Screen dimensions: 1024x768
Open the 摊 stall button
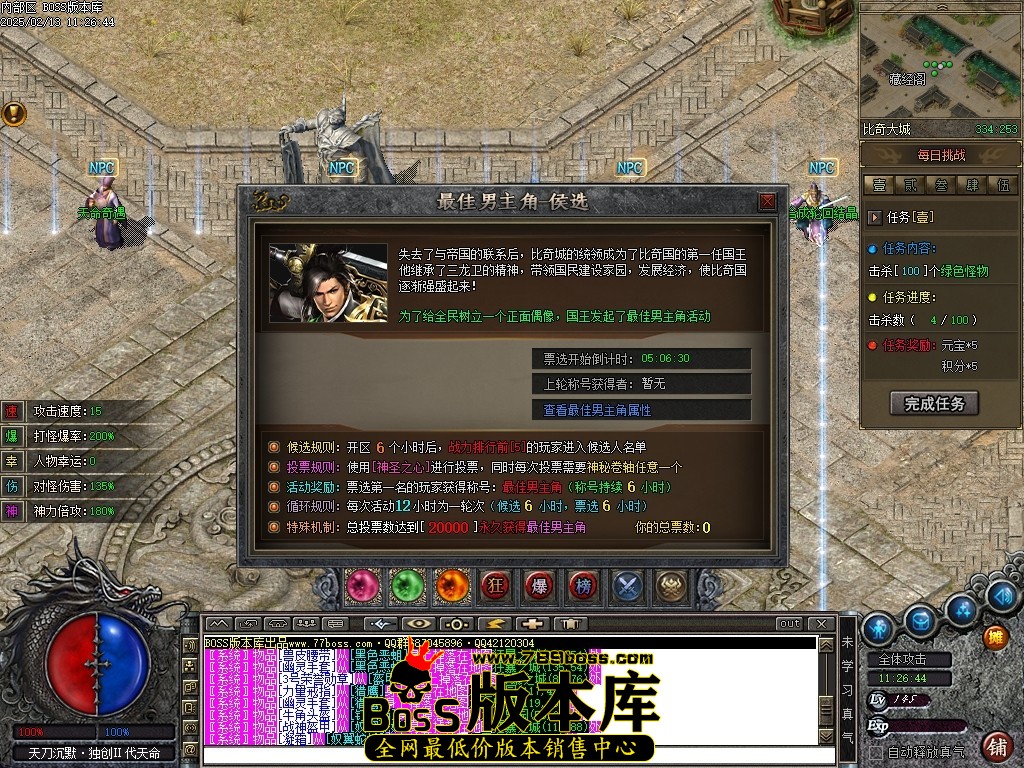[x=995, y=636]
